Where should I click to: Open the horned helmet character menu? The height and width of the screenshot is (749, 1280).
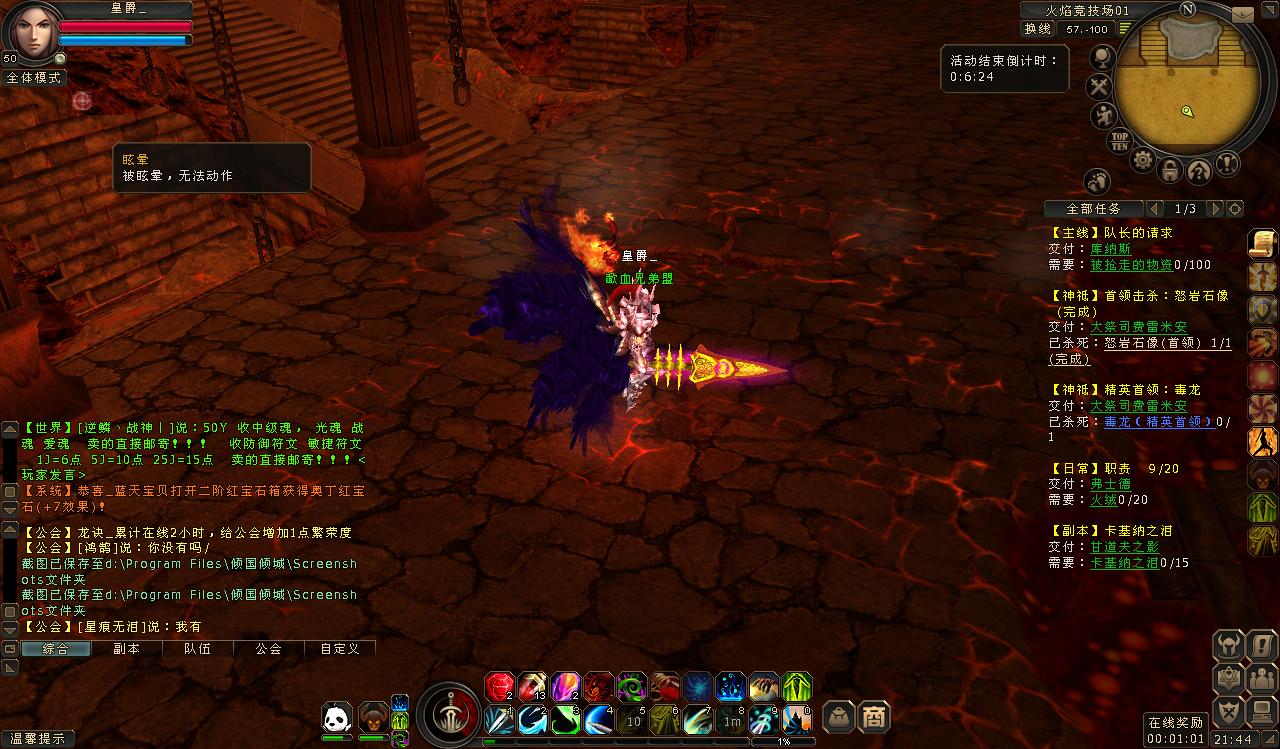[1228, 645]
